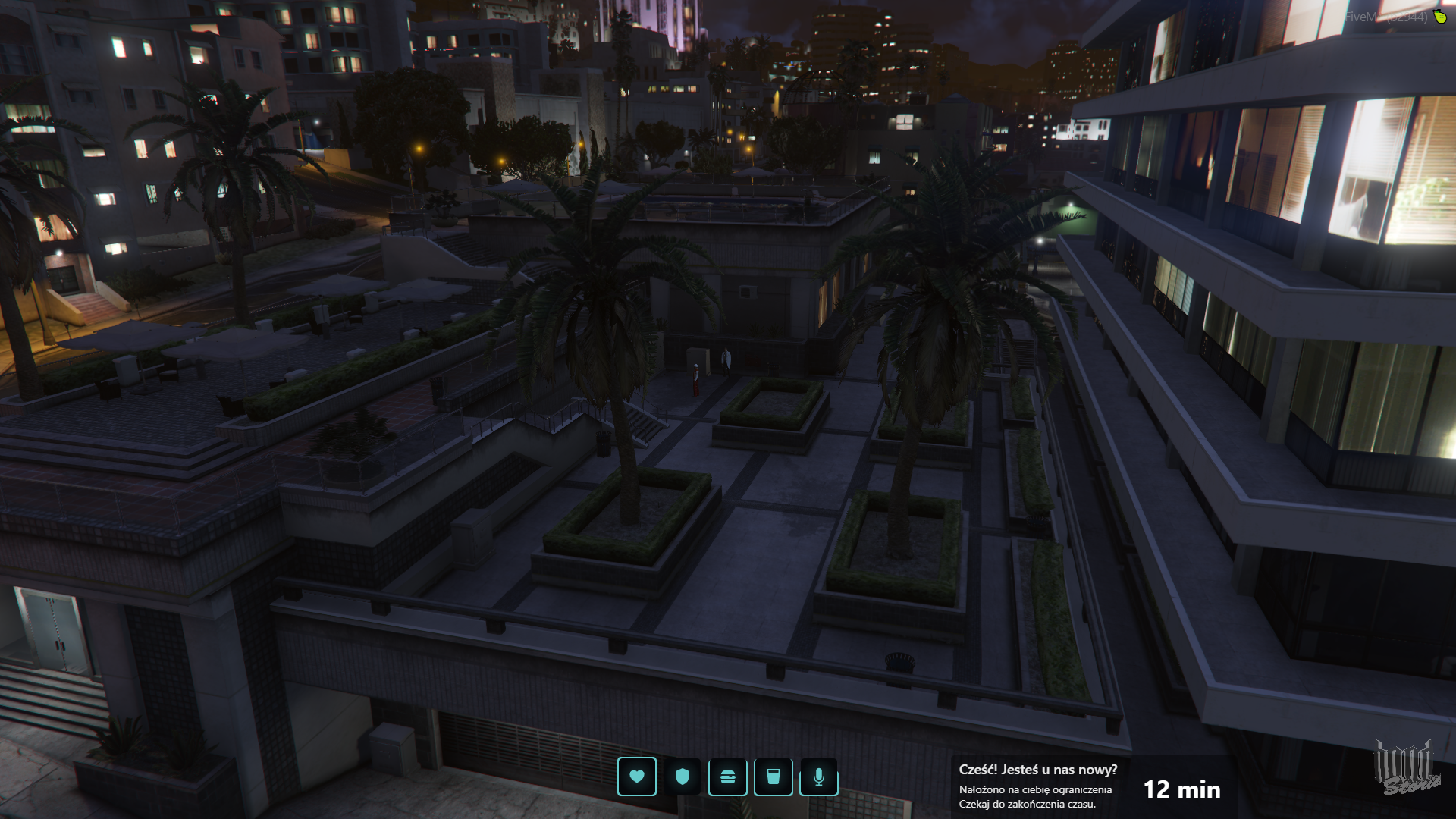Screen dimensions: 1456x819
Task: Select the drinking cup thirst icon
Action: point(773,777)
